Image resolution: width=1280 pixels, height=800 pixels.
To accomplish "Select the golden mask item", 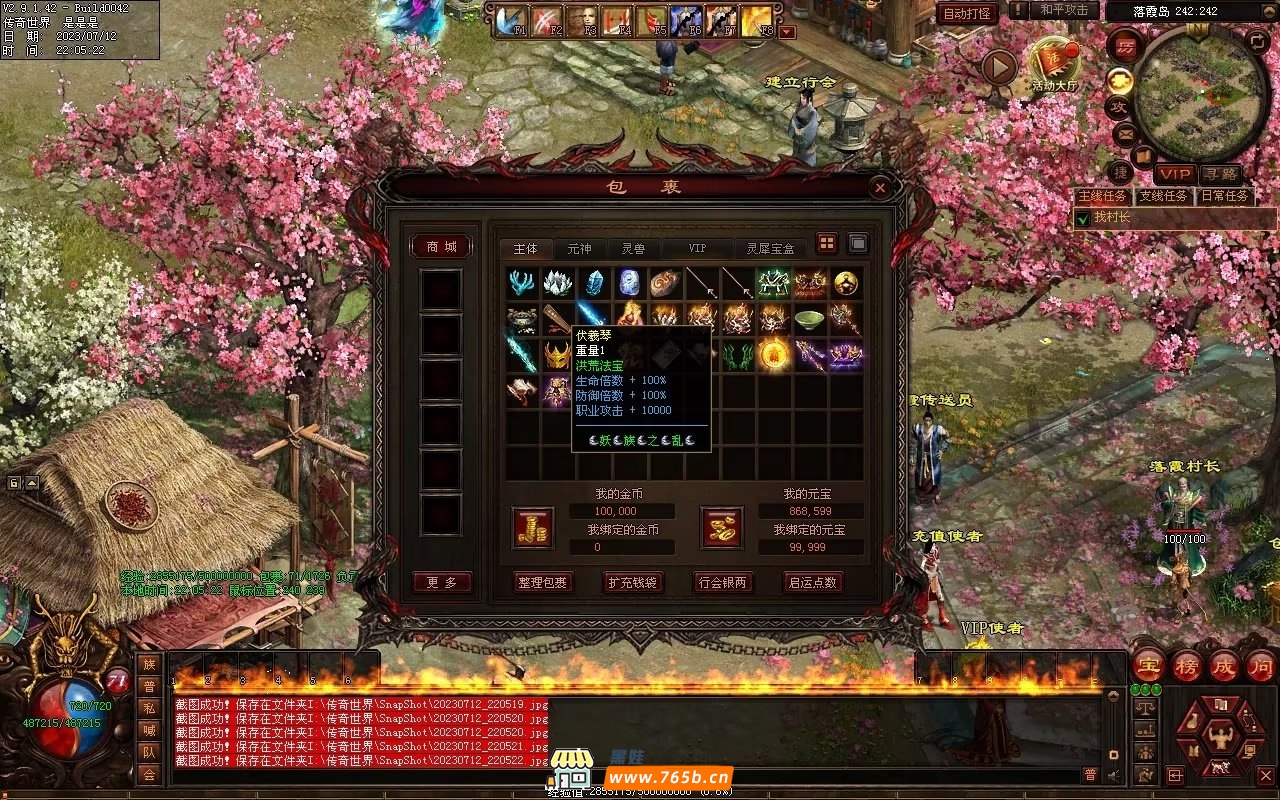I will coord(557,355).
